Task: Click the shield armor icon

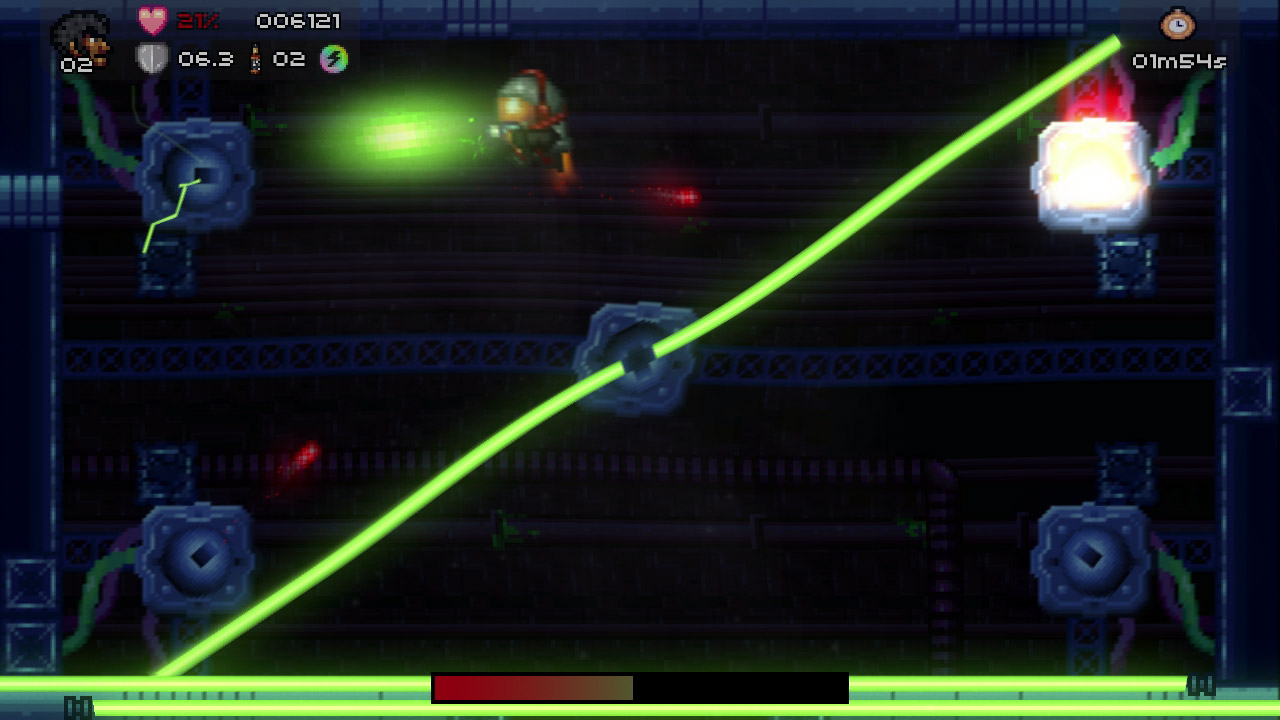Action: coord(151,59)
